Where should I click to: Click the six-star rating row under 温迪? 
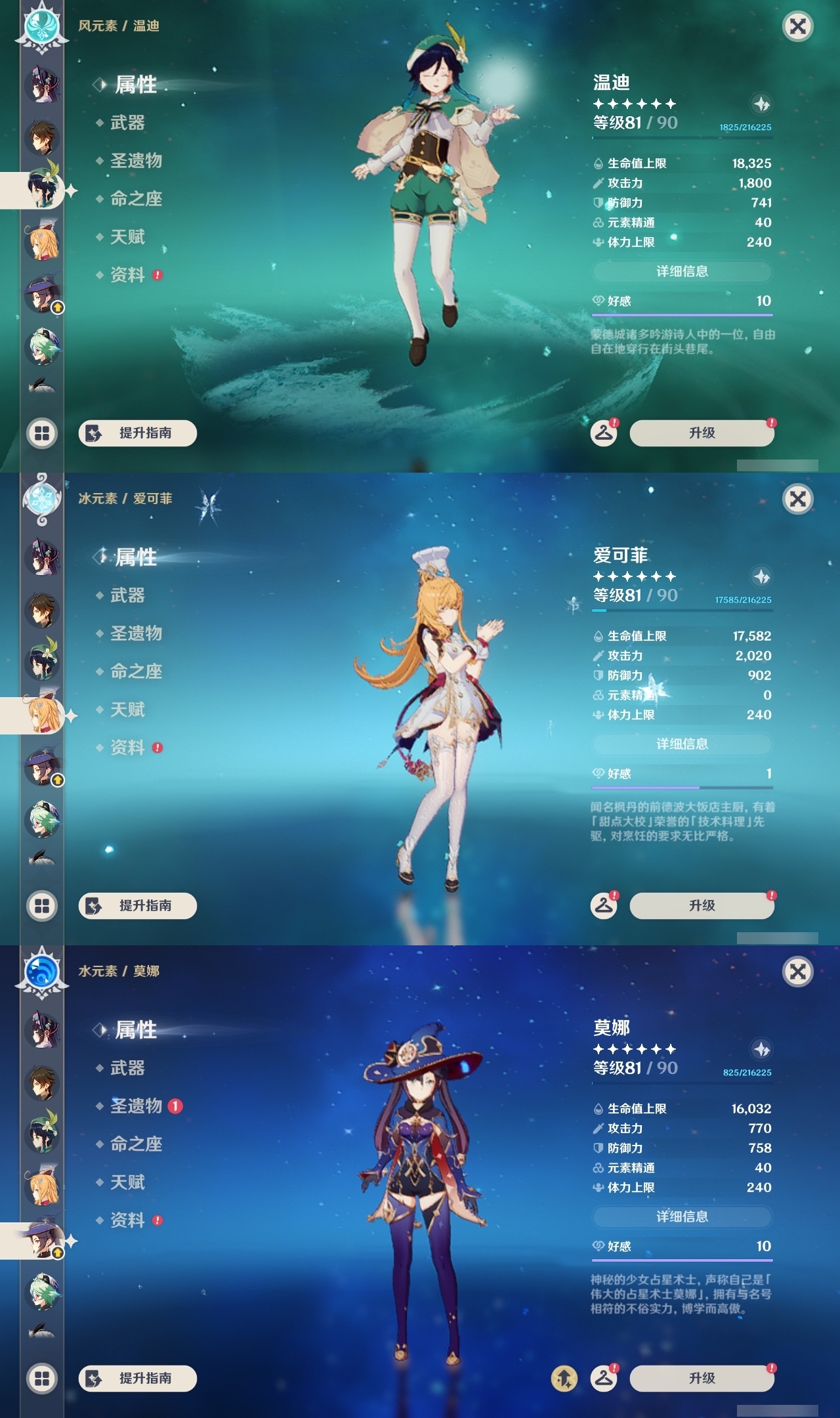point(633,103)
